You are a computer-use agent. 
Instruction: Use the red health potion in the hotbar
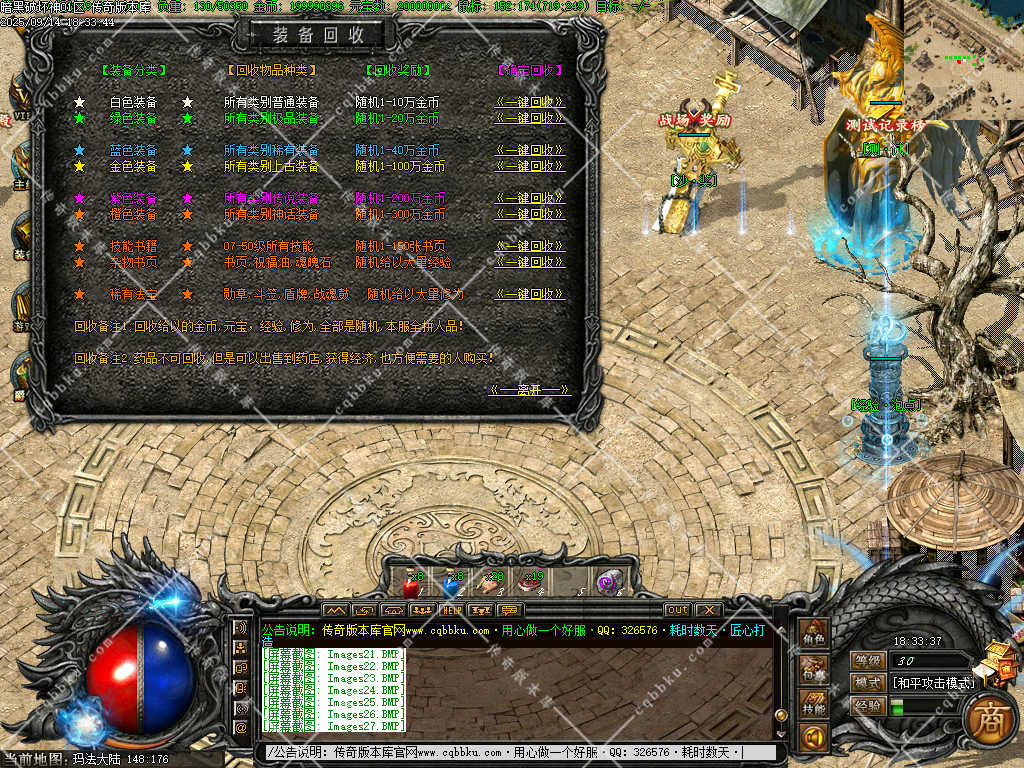(x=409, y=584)
